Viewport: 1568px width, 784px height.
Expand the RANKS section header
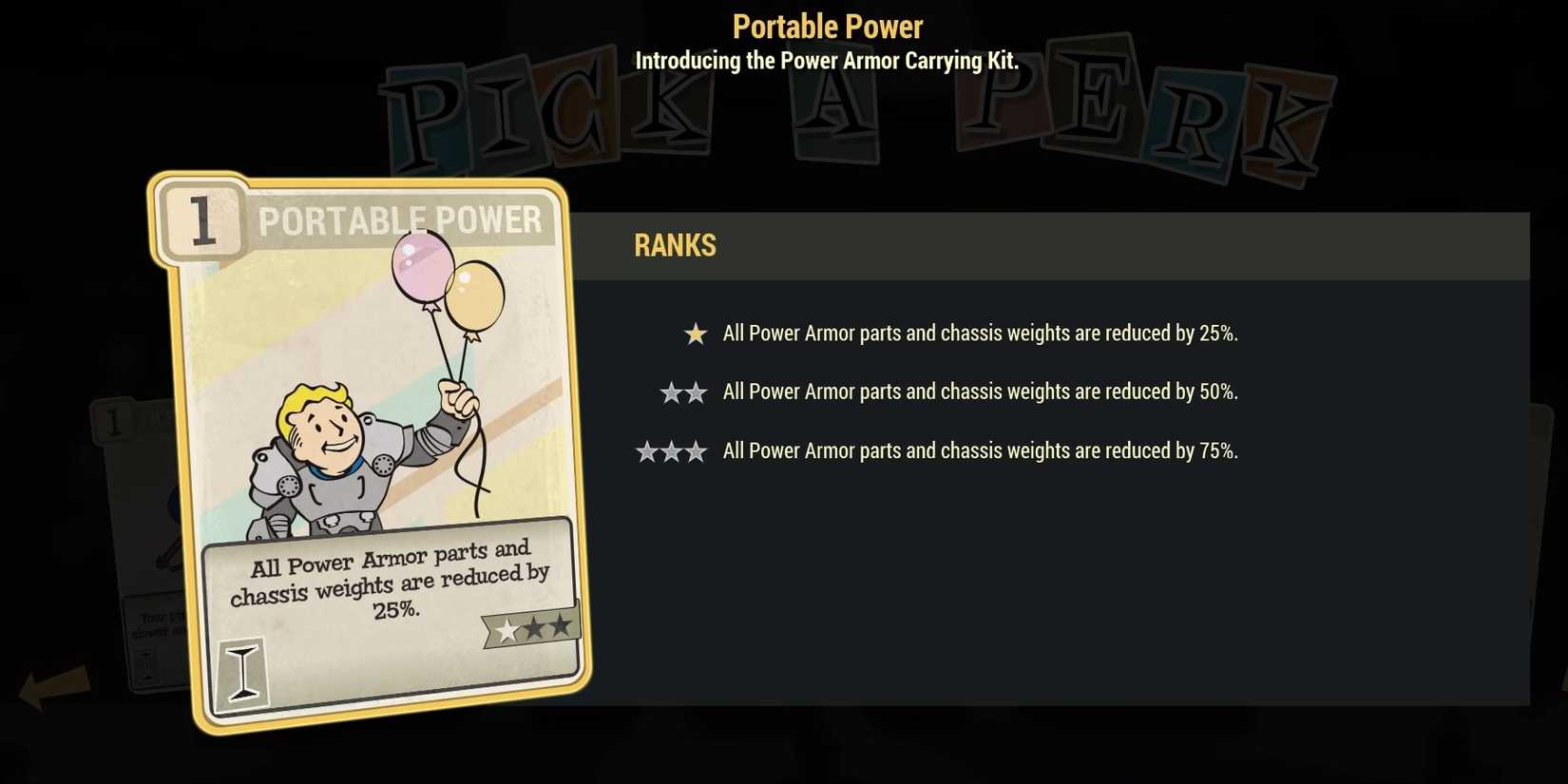pos(674,245)
